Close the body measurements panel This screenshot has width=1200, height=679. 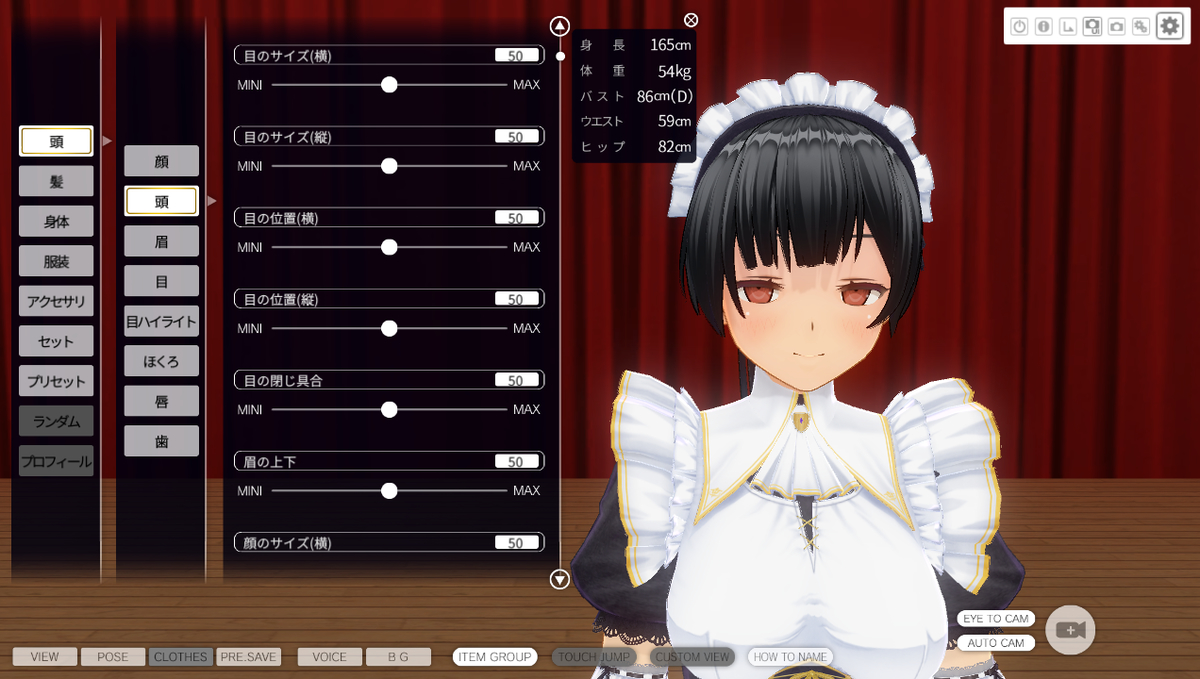pyautogui.click(x=691, y=20)
